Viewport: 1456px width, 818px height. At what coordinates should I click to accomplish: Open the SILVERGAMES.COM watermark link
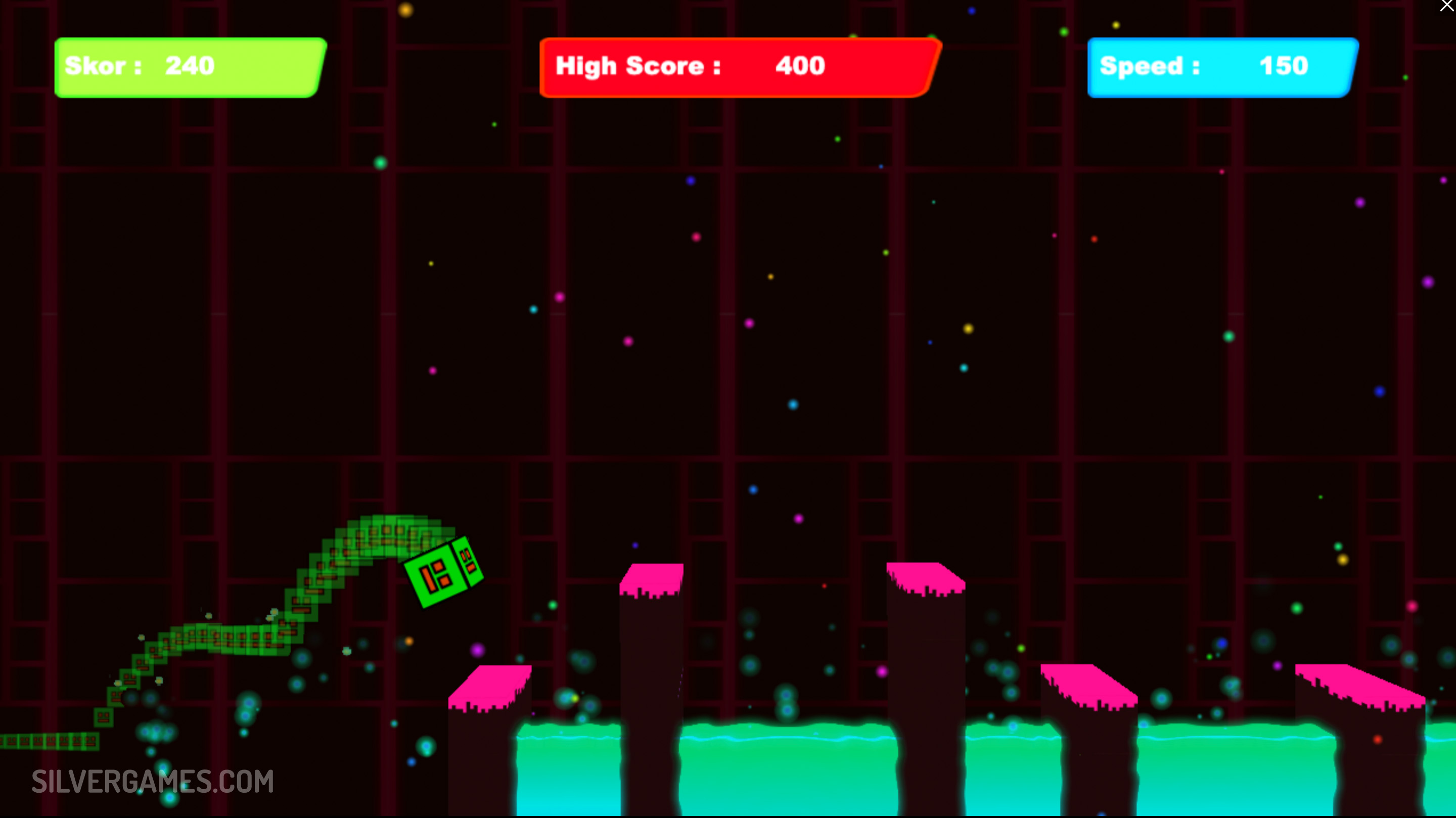point(153,781)
